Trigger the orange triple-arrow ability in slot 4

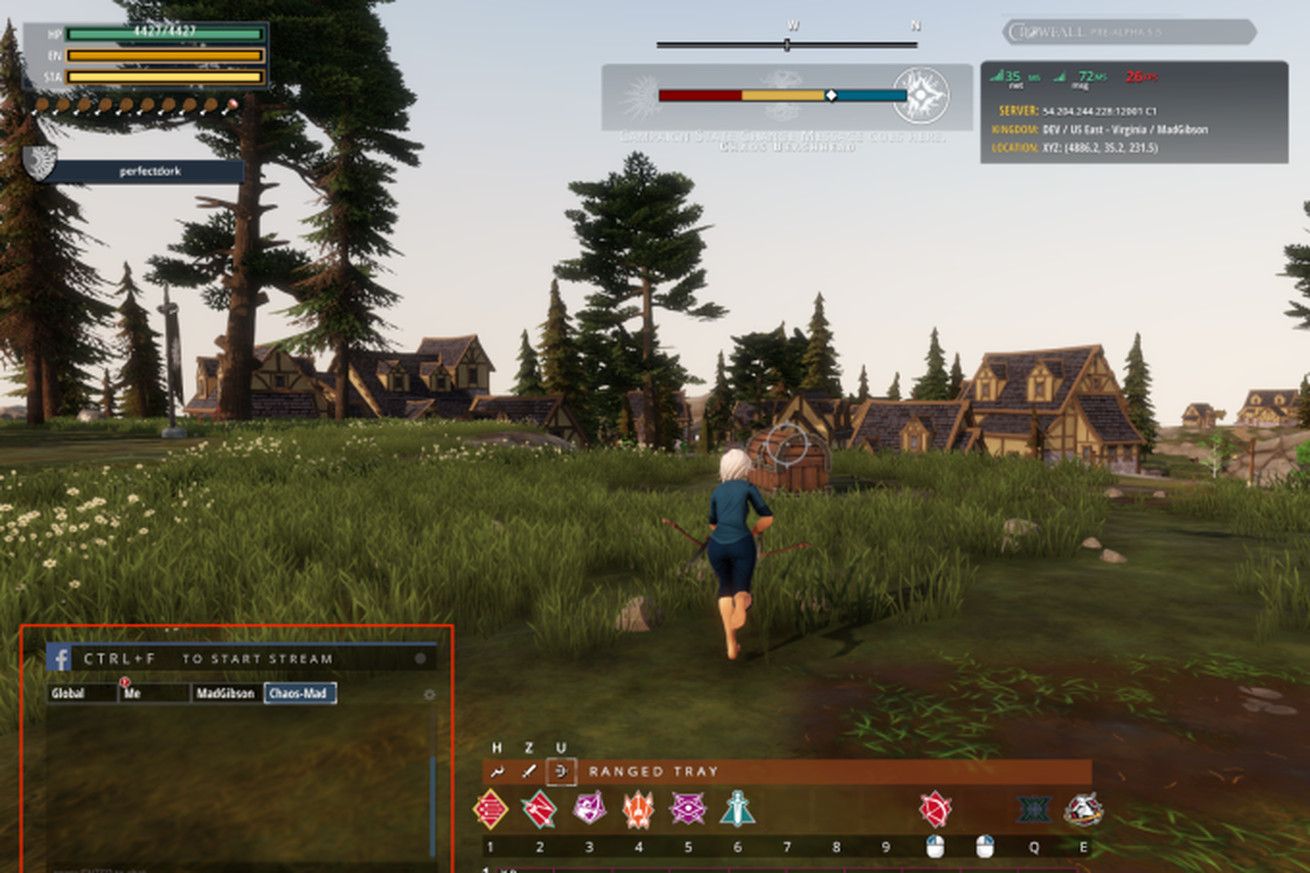[x=638, y=809]
